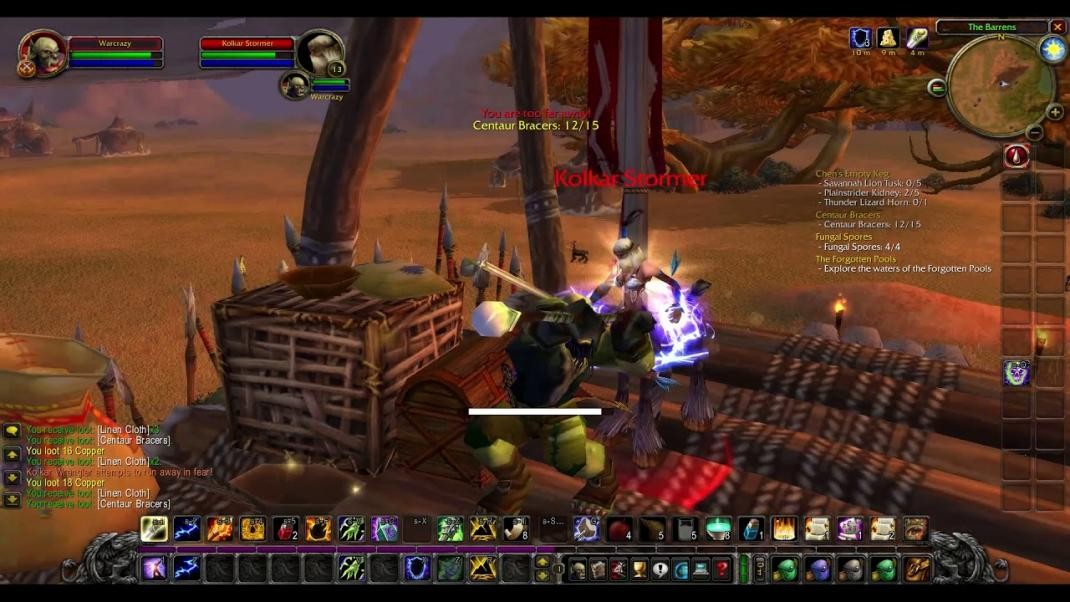
Task: Open the quest log exclamation button
Action: (660, 569)
